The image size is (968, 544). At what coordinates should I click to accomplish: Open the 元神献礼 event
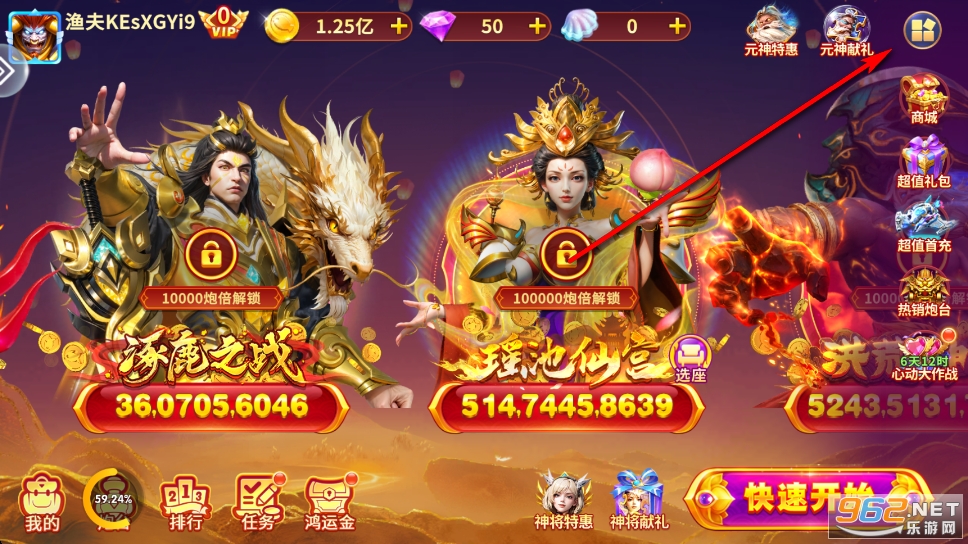click(846, 31)
